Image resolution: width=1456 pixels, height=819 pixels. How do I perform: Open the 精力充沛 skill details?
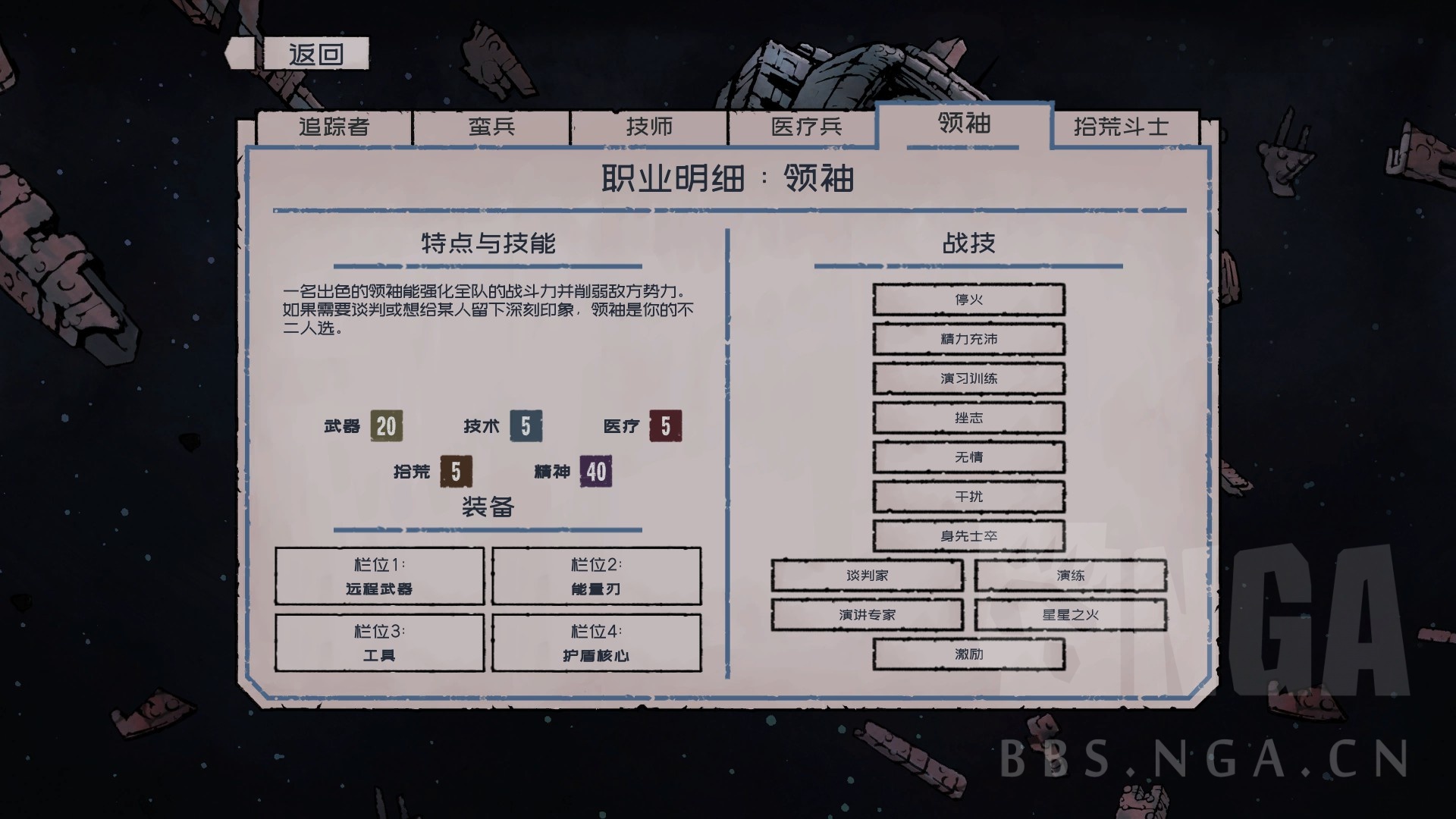click(969, 339)
